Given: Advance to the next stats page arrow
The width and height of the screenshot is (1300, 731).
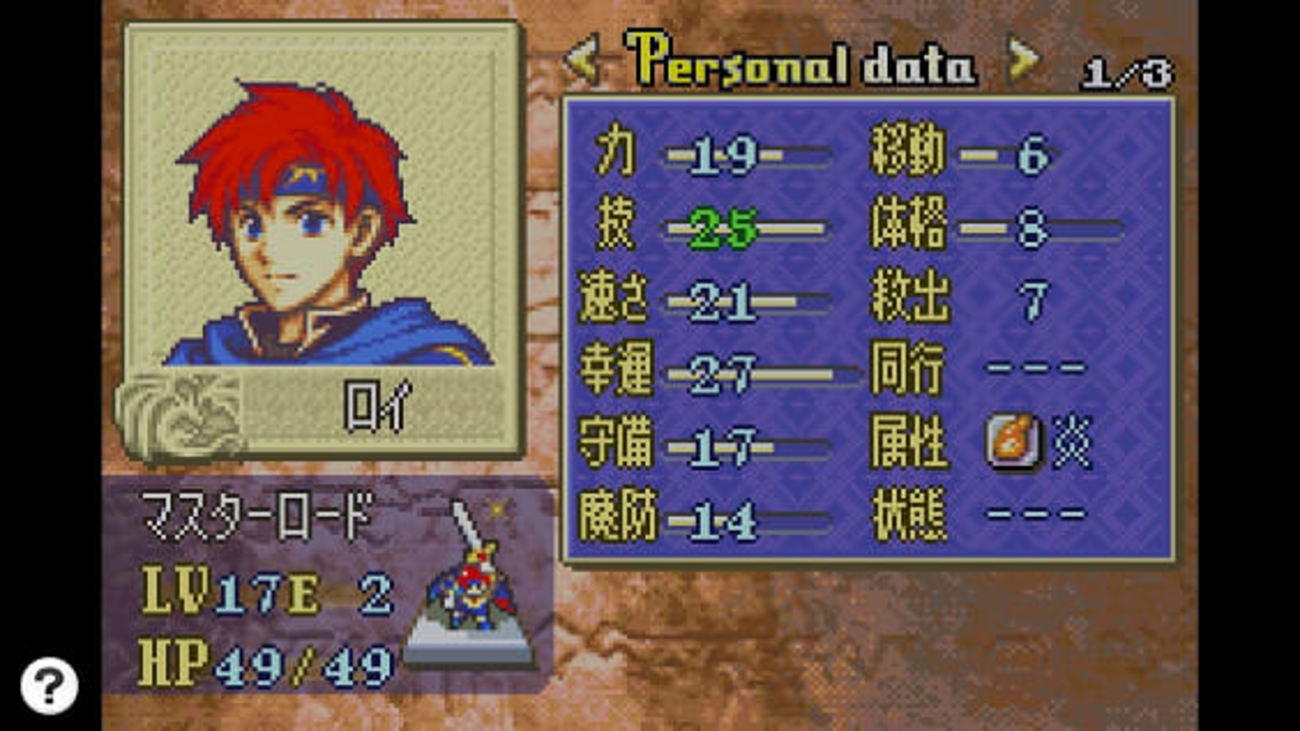Looking at the screenshot, I should click(1022, 62).
